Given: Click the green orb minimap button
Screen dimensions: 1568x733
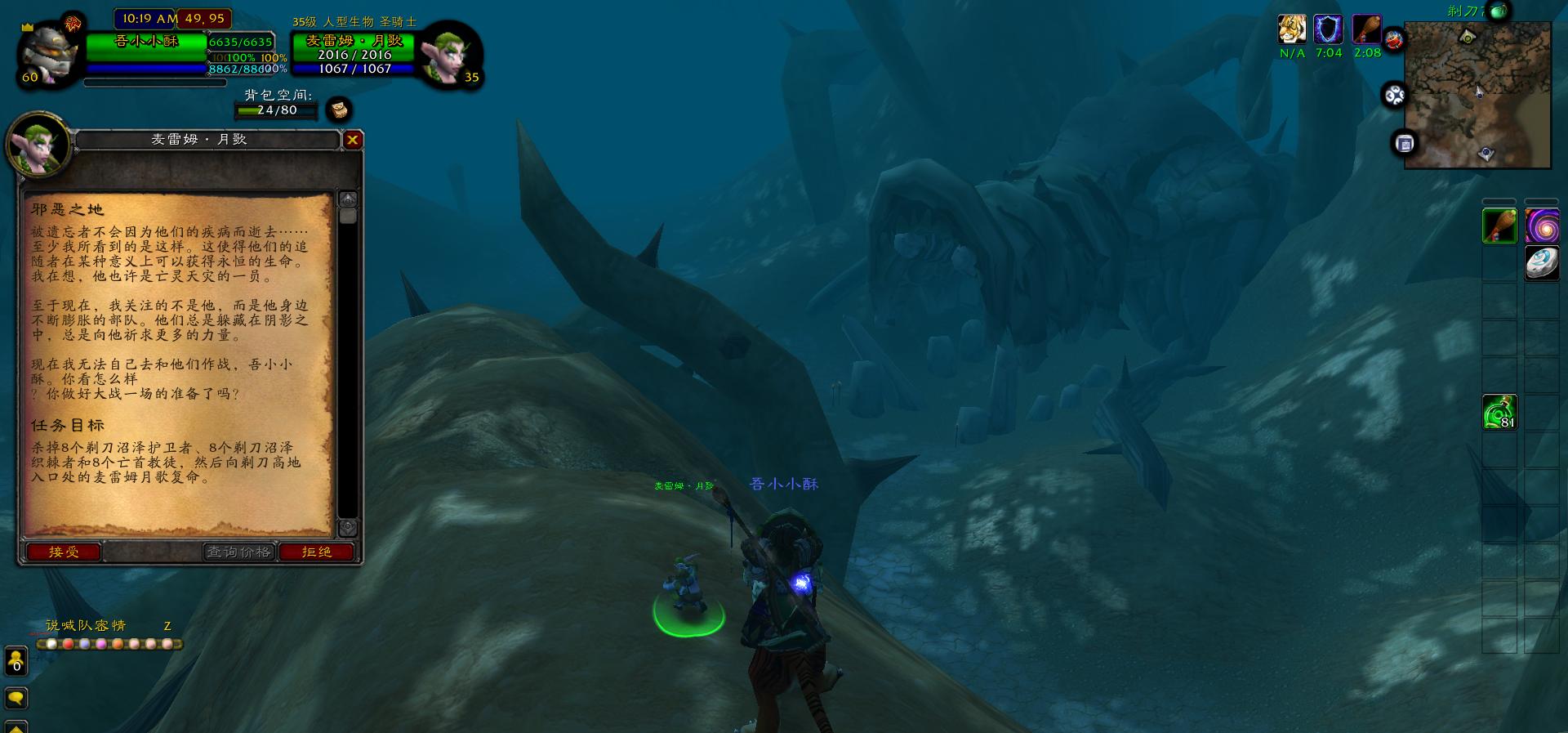Looking at the screenshot, I should click(1498, 11).
